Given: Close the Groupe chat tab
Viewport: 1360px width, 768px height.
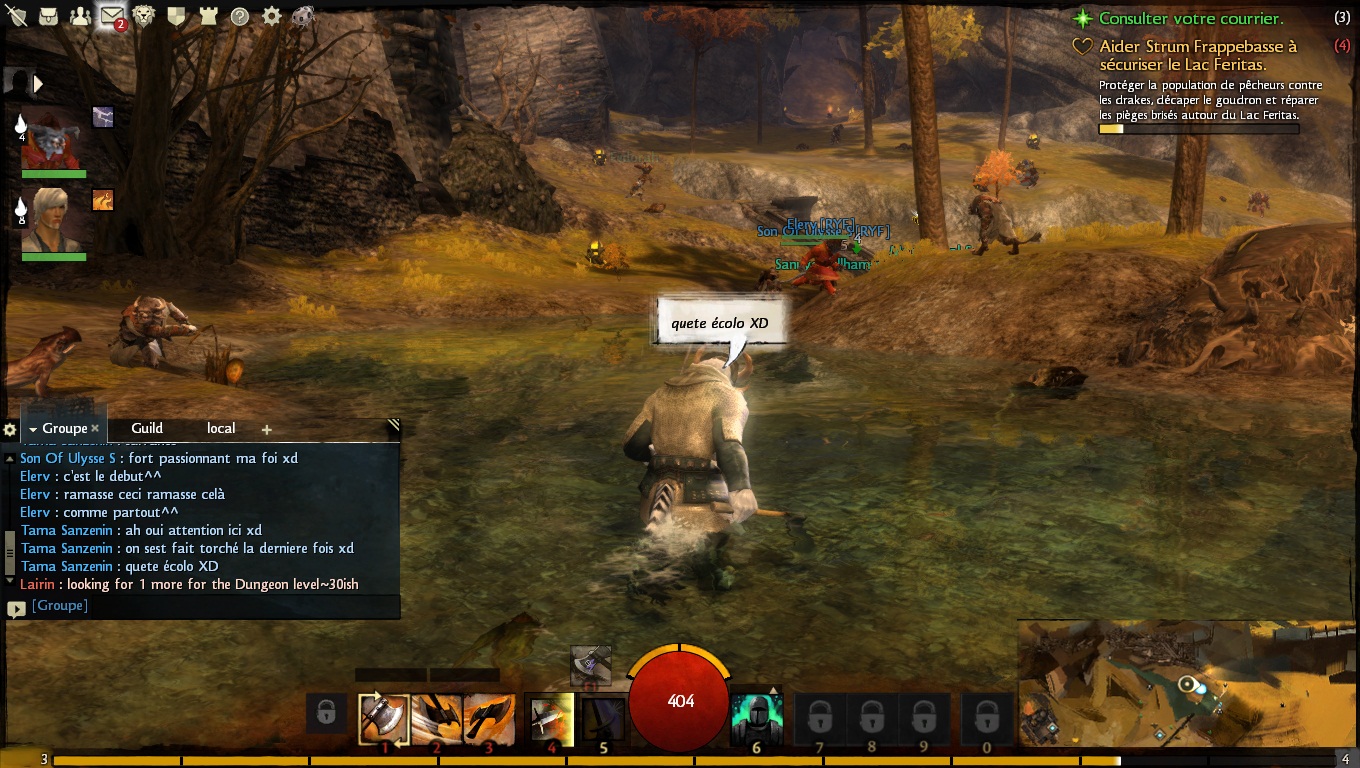Looking at the screenshot, I should (x=95, y=428).
